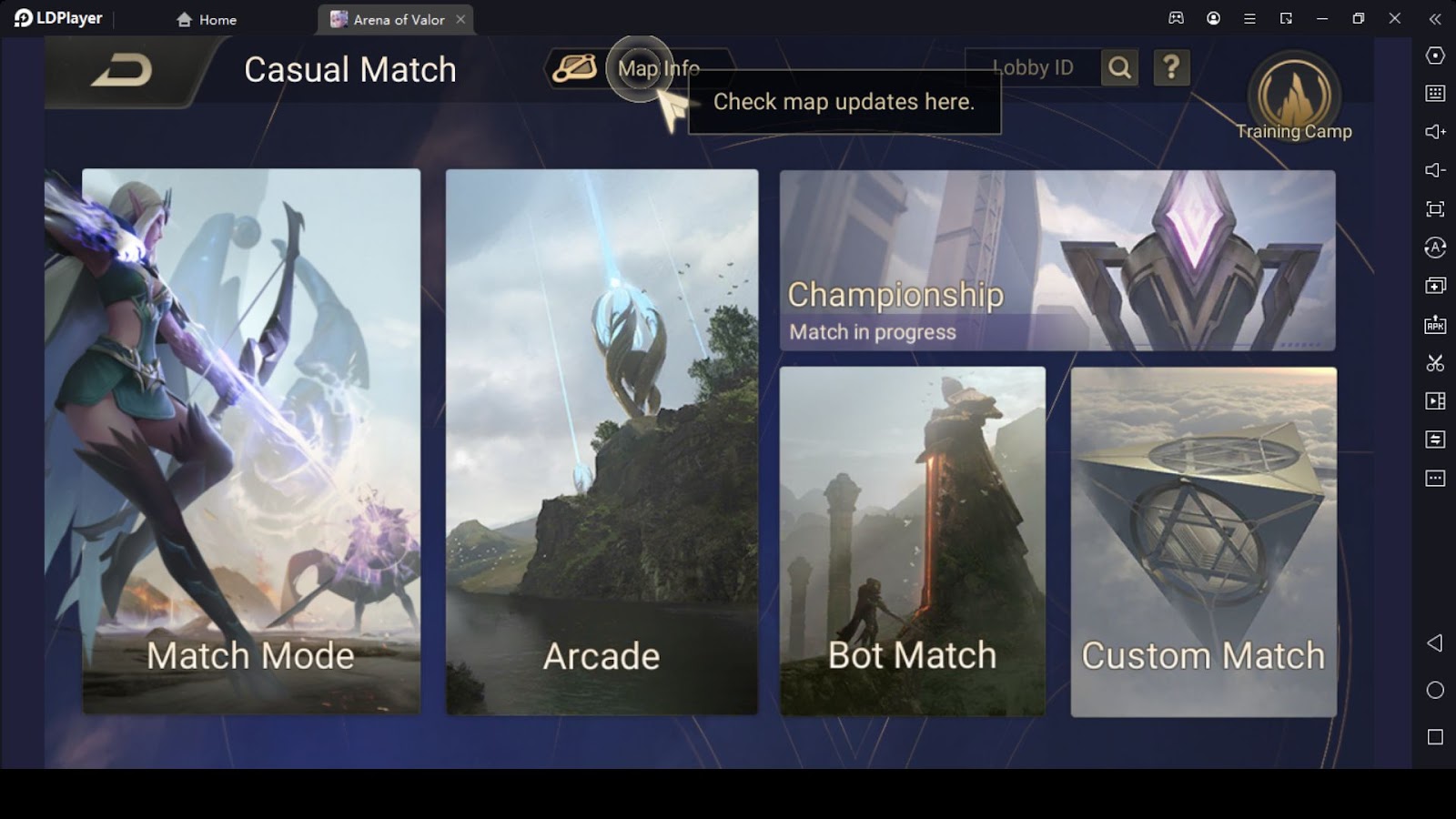The width and height of the screenshot is (1456, 819).
Task: Open LDPlayer settings with the gear icon
Action: coord(1434,55)
